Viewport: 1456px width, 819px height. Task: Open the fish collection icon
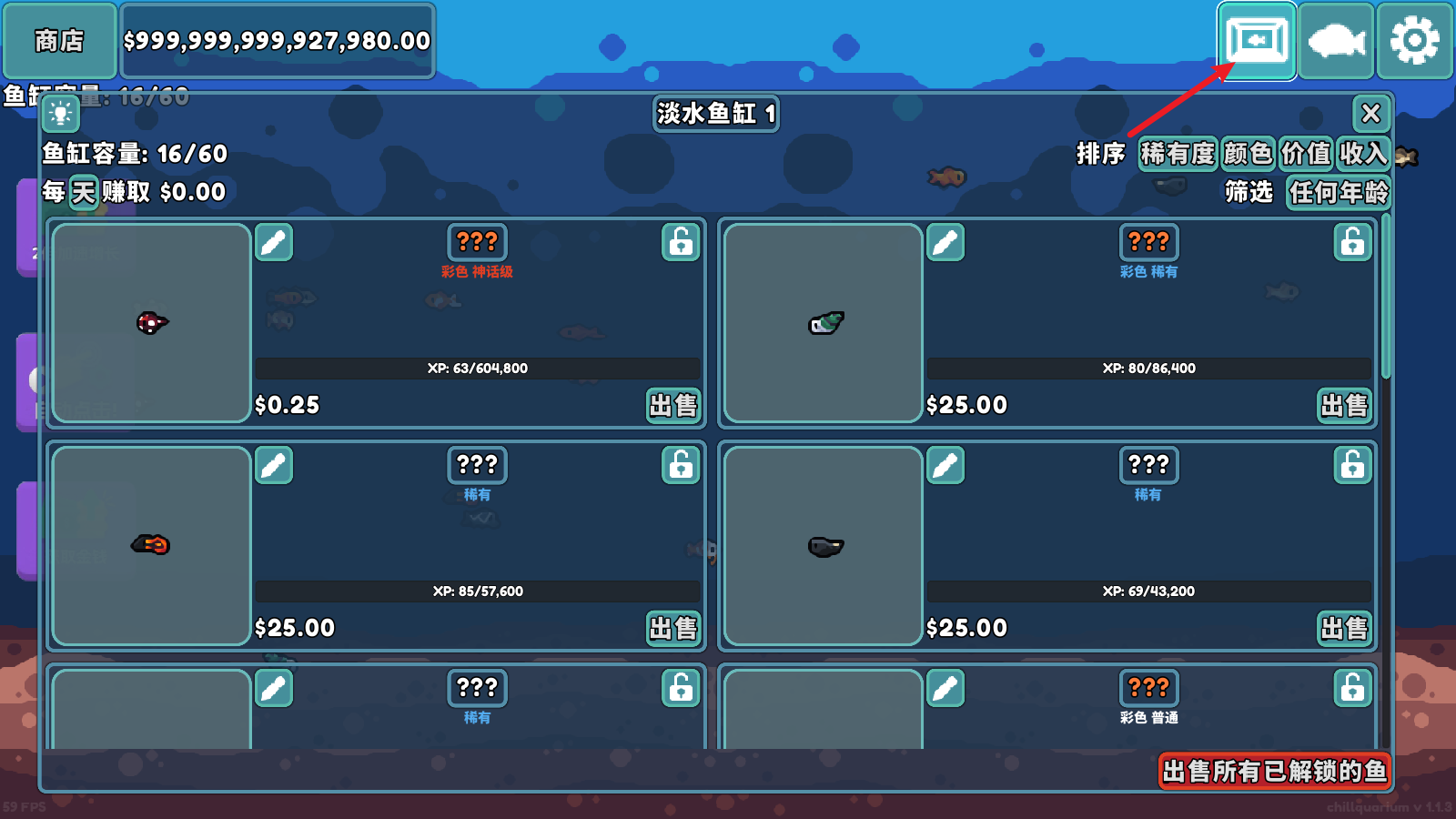point(1336,41)
